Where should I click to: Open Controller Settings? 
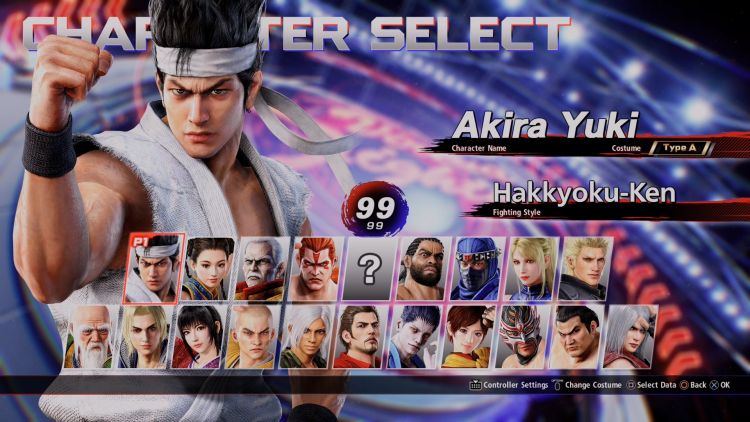[x=508, y=385]
